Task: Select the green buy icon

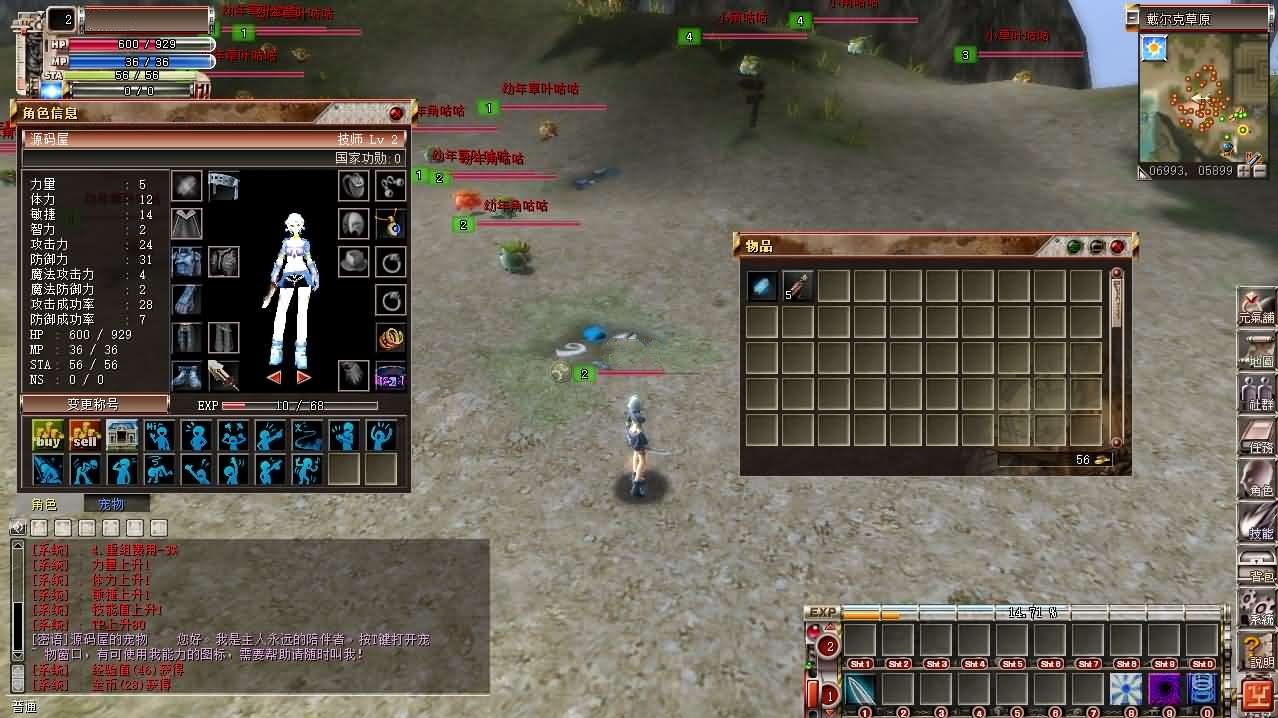Action: [48, 435]
